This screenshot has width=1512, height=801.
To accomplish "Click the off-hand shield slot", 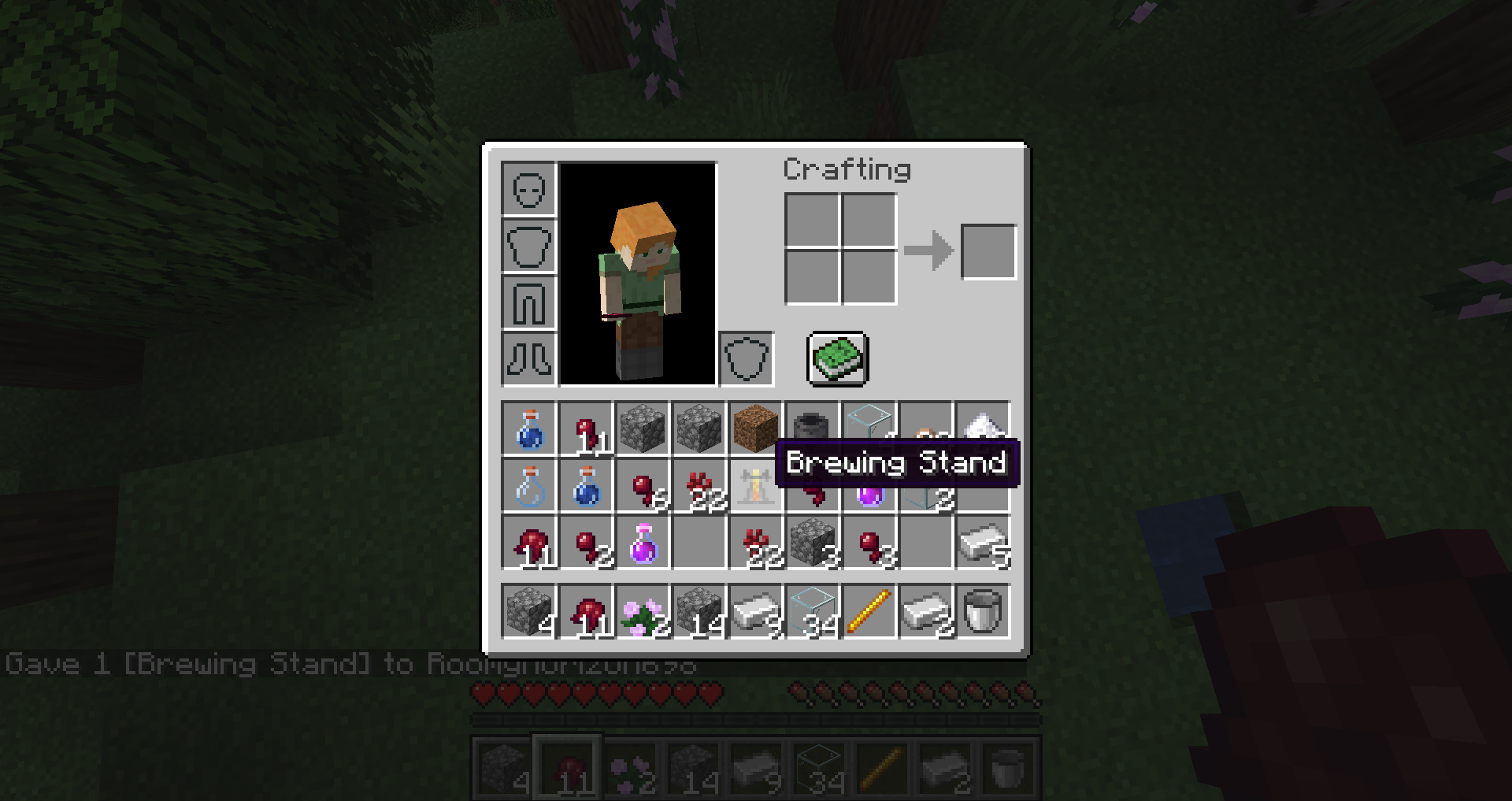I will click(746, 359).
